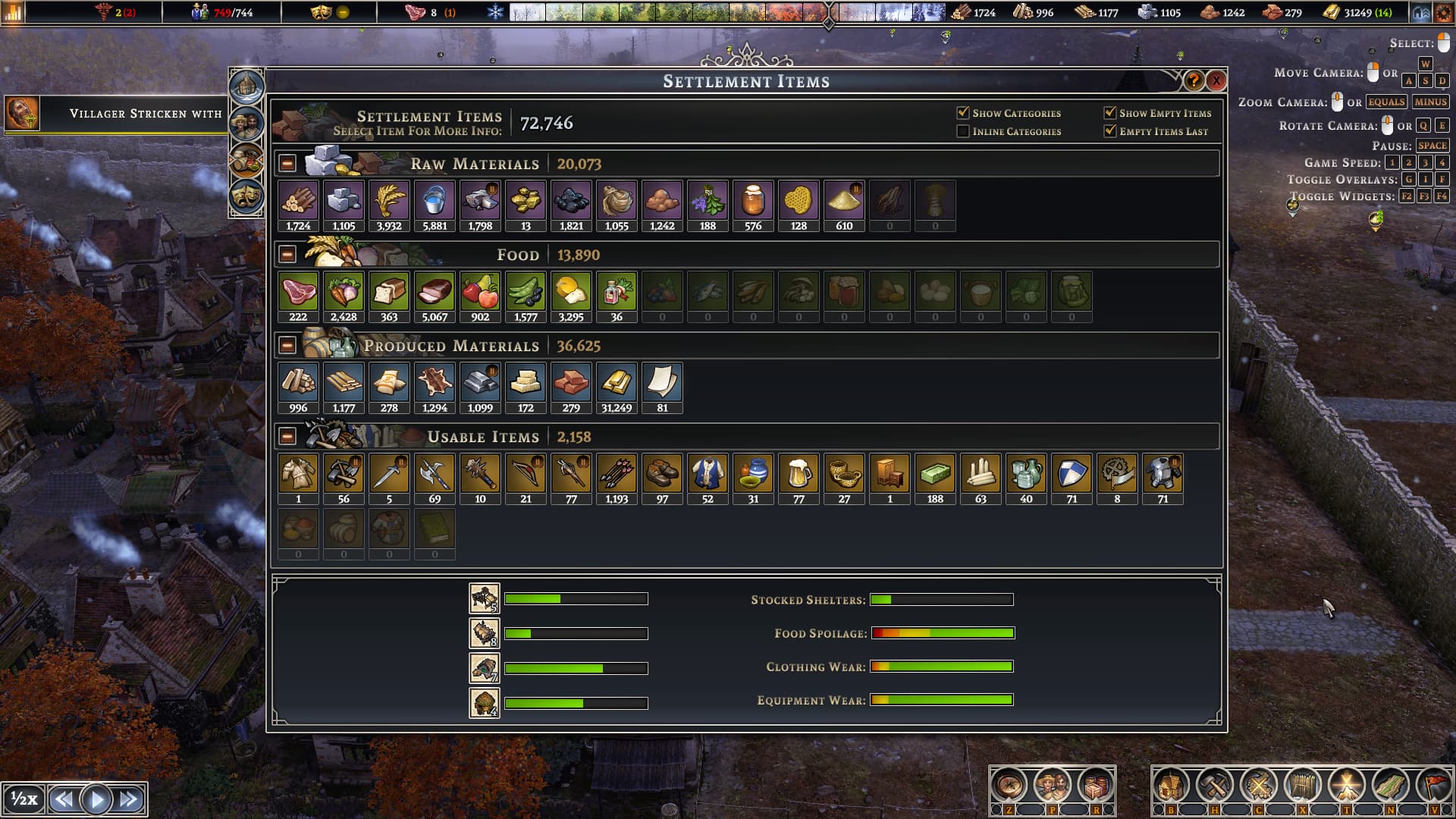1456x819 pixels.
Task: Untick the Empty Items Last checkbox
Action: [x=1110, y=131]
